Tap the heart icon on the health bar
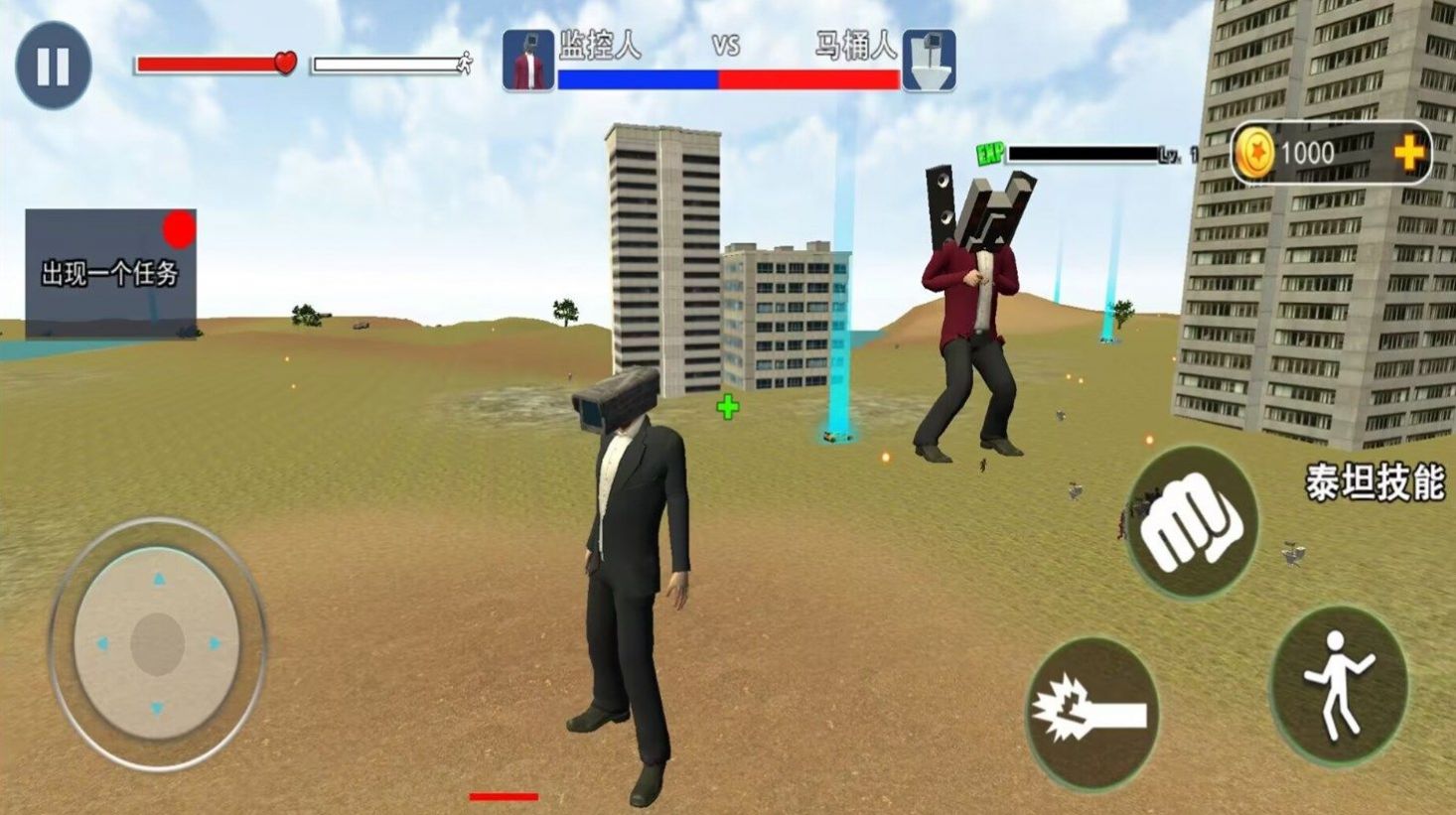The width and height of the screenshot is (1456, 815). 285,64
